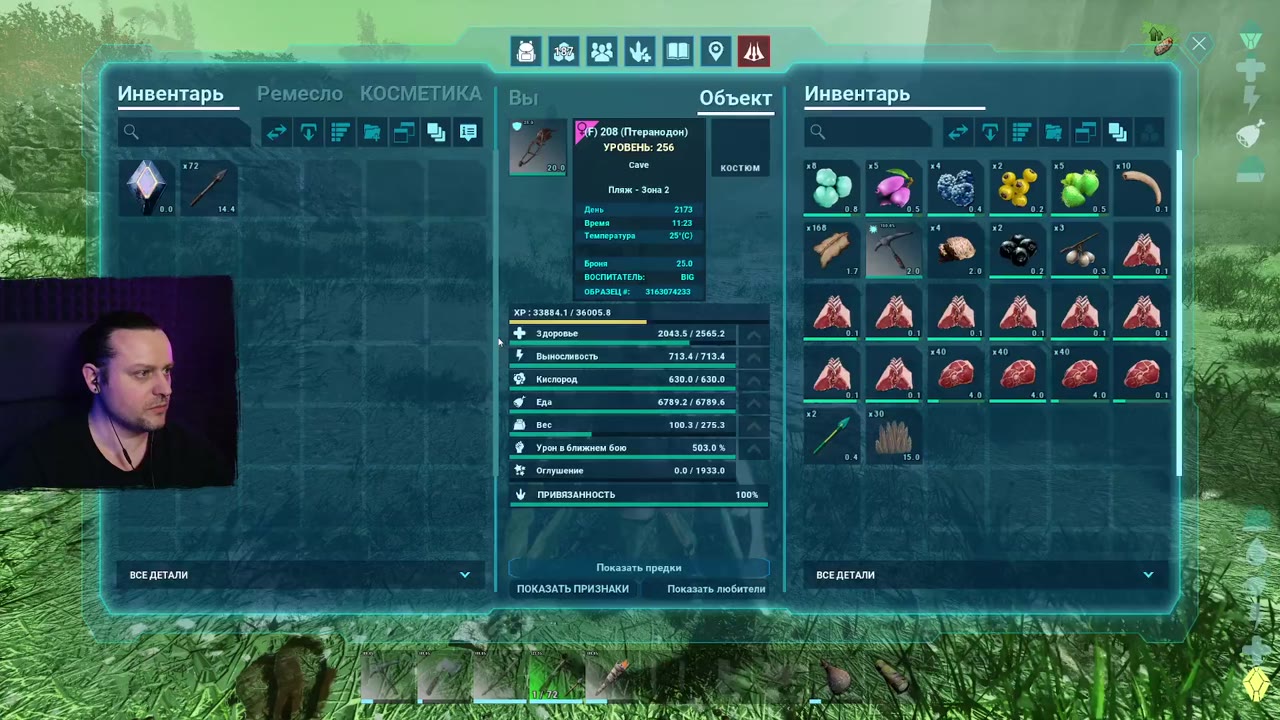This screenshot has width=1280, height=720.
Task: Click the green-tipped arrow stack
Action: click(831, 435)
